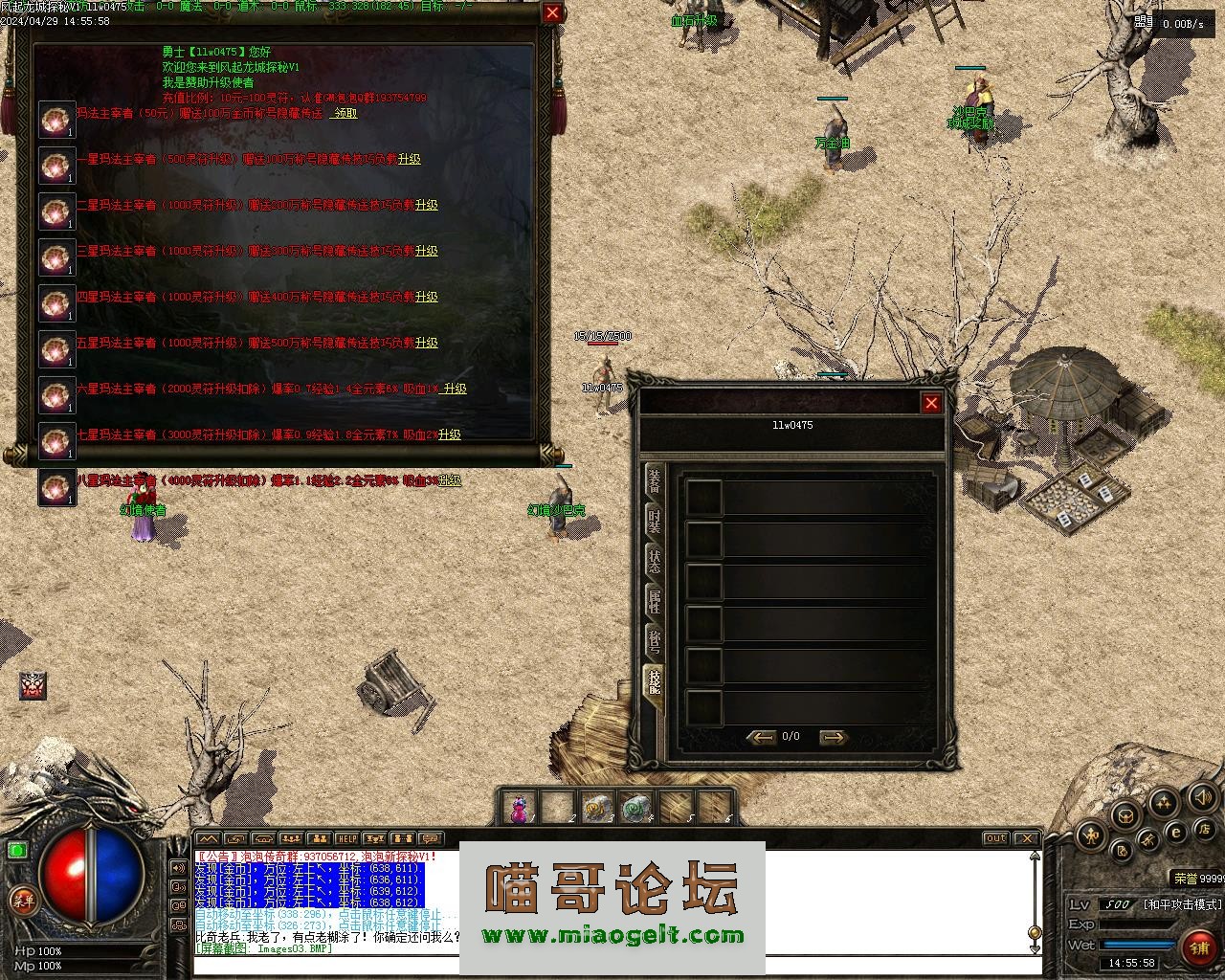Upgrade to 一星玛法主宰者 via 升级 link
1225x980 pixels.
coord(410,159)
